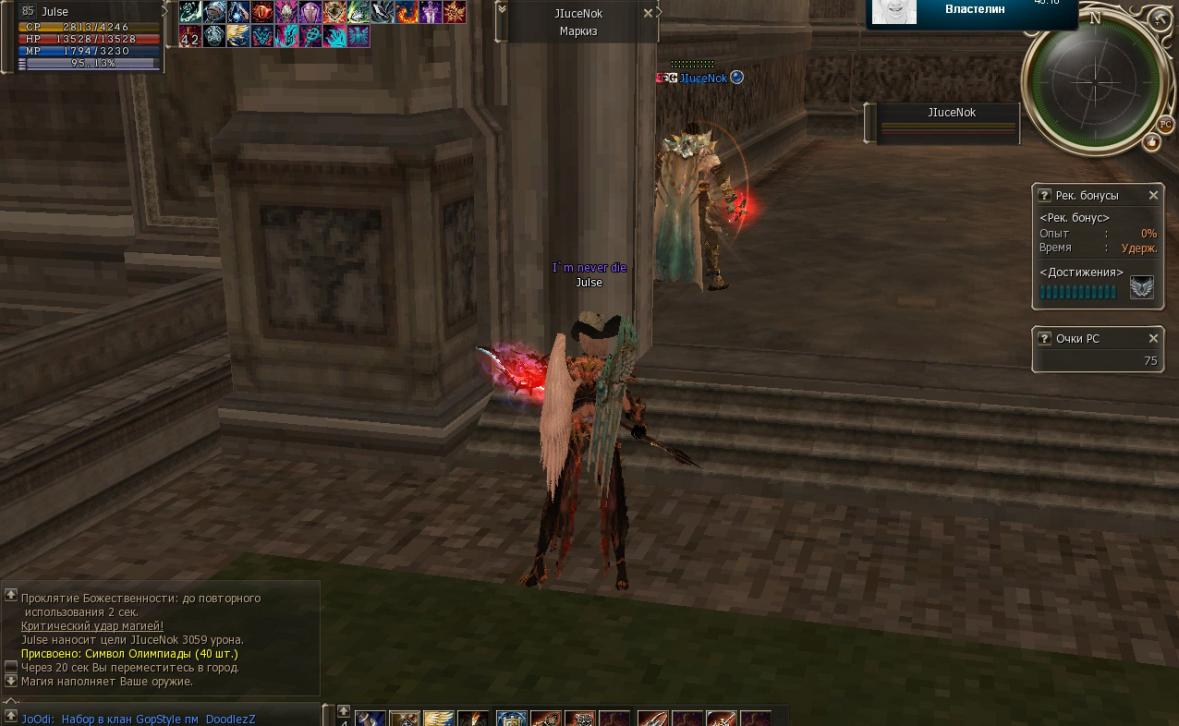The width and height of the screenshot is (1179, 726).
Task: Use the golden wings skill on hotbar
Action: [438, 718]
